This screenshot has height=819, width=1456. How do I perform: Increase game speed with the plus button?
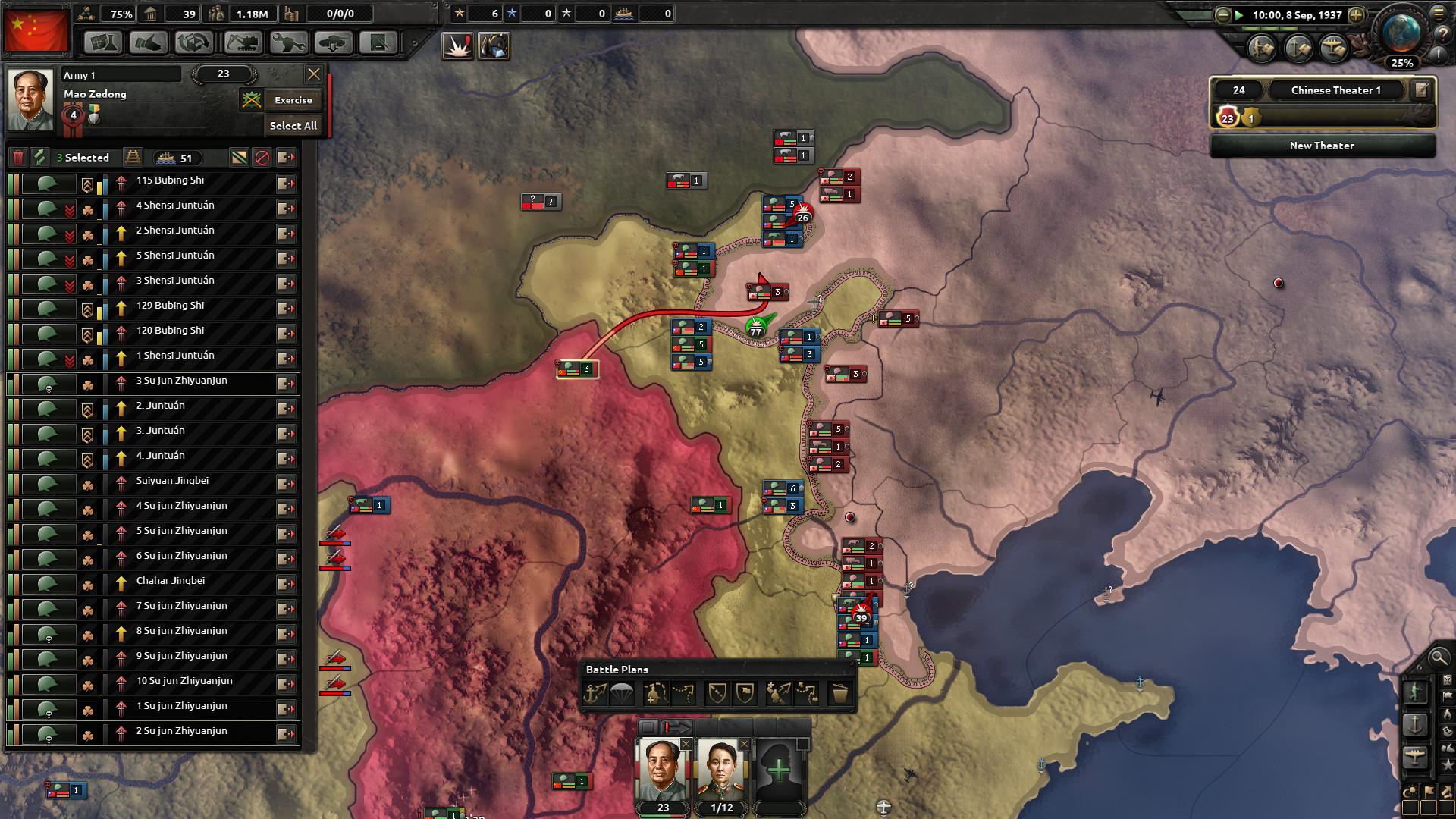pos(1357,15)
